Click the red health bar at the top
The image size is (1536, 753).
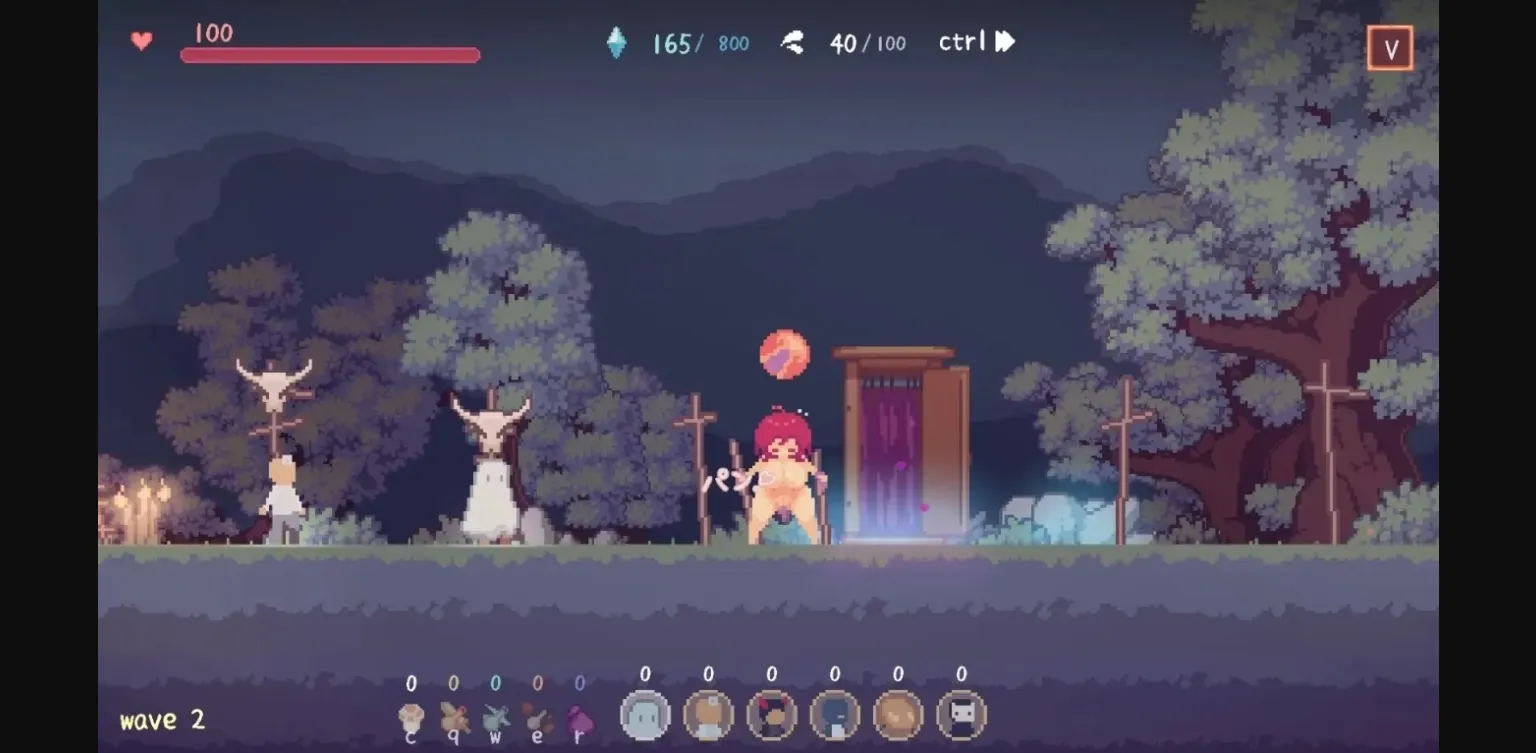(330, 52)
